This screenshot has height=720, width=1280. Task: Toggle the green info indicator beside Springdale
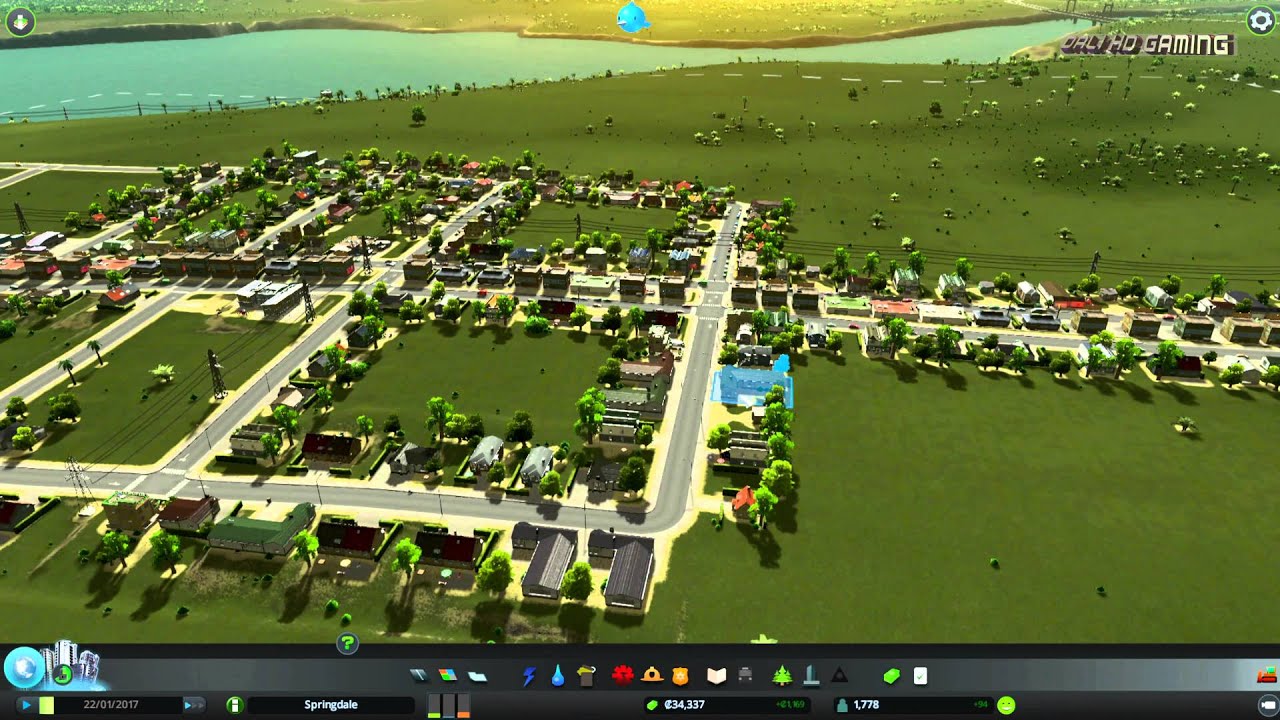click(235, 704)
